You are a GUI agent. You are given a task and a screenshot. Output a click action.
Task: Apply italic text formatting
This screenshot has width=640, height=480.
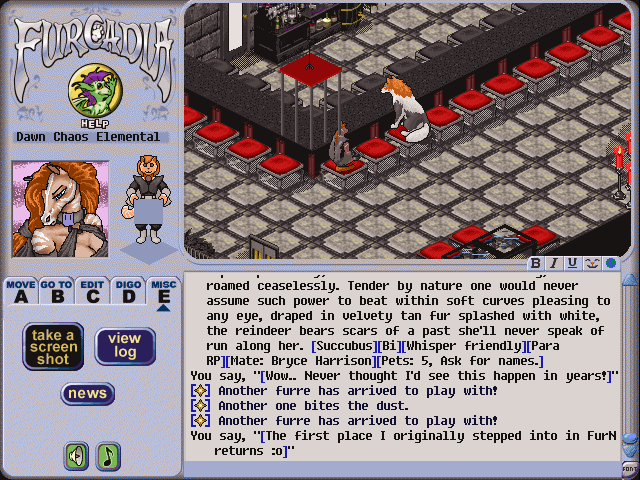(554, 263)
